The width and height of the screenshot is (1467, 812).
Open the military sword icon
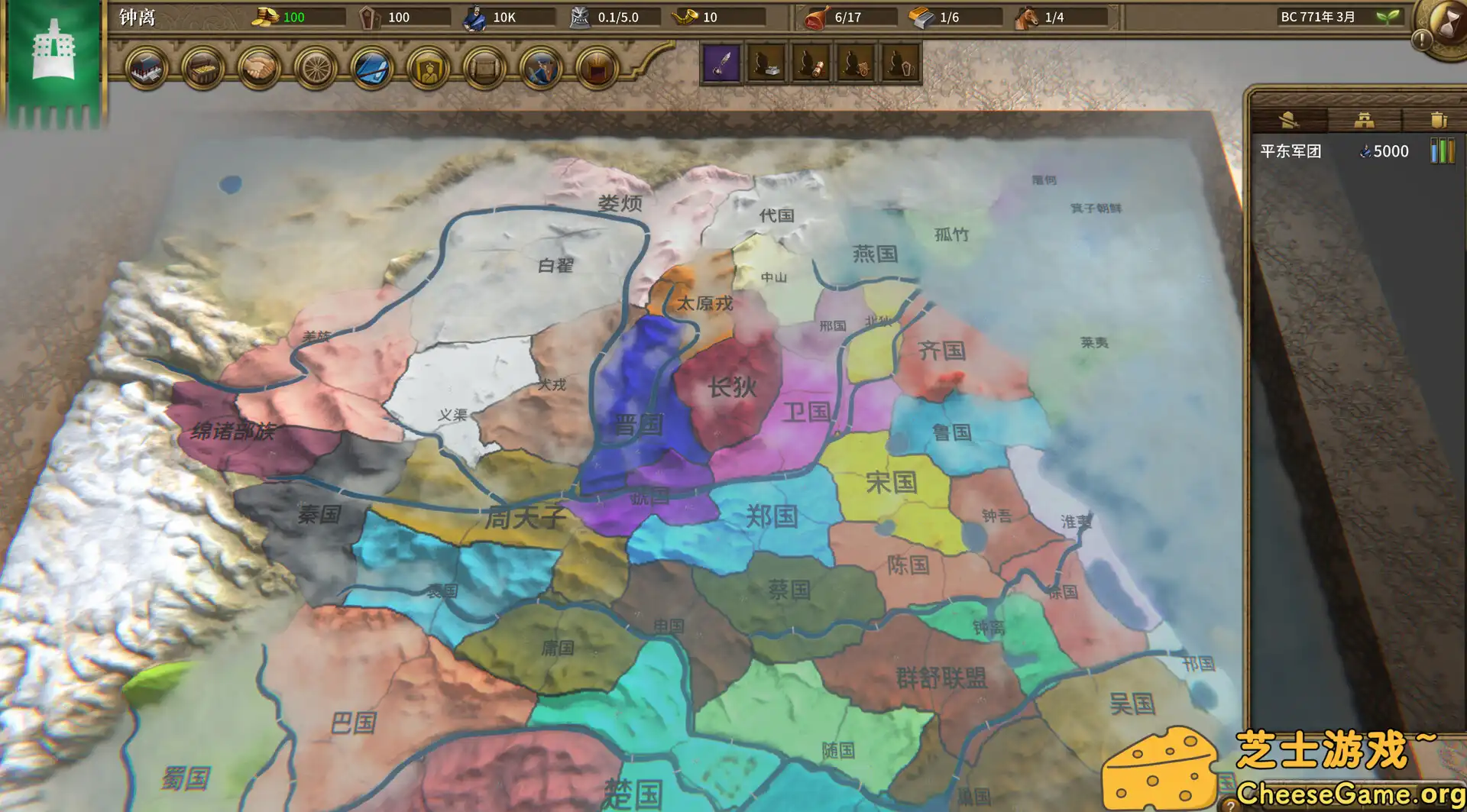pos(372,68)
